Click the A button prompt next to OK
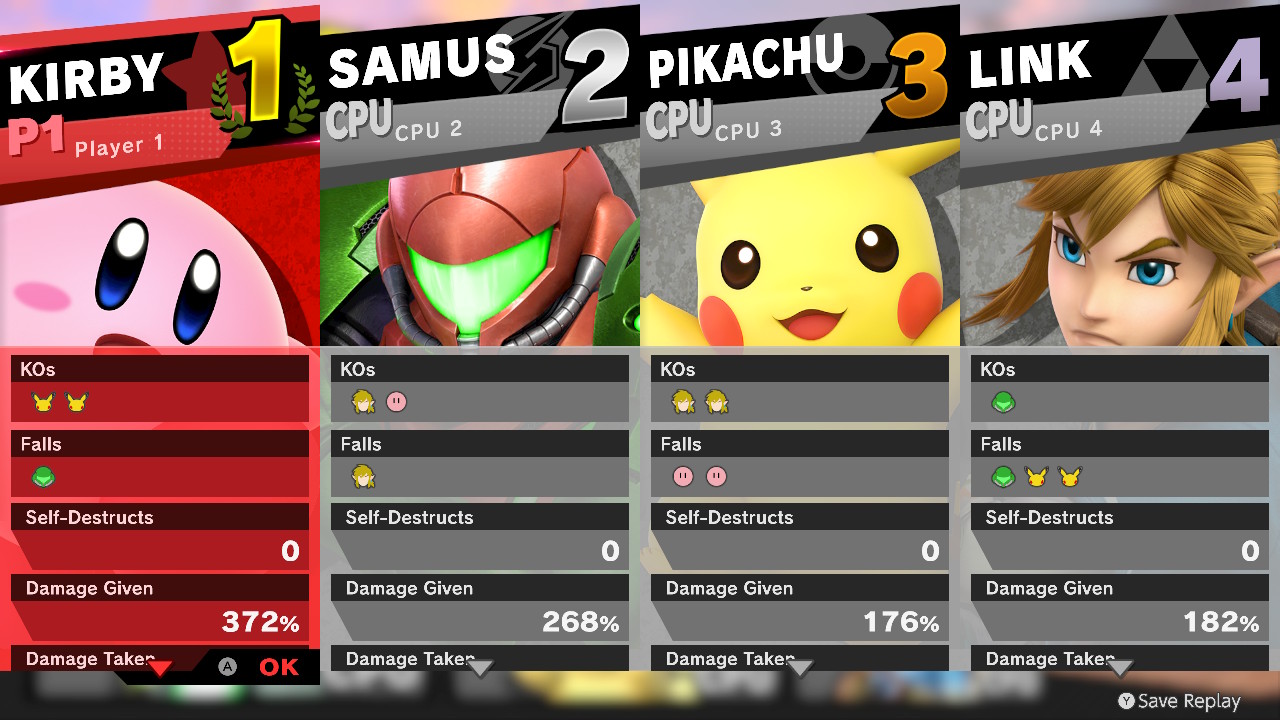 [226, 665]
